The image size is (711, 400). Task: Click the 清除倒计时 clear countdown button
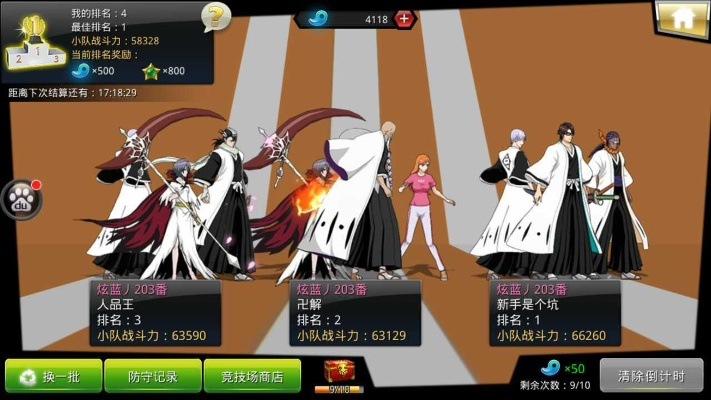651,376
